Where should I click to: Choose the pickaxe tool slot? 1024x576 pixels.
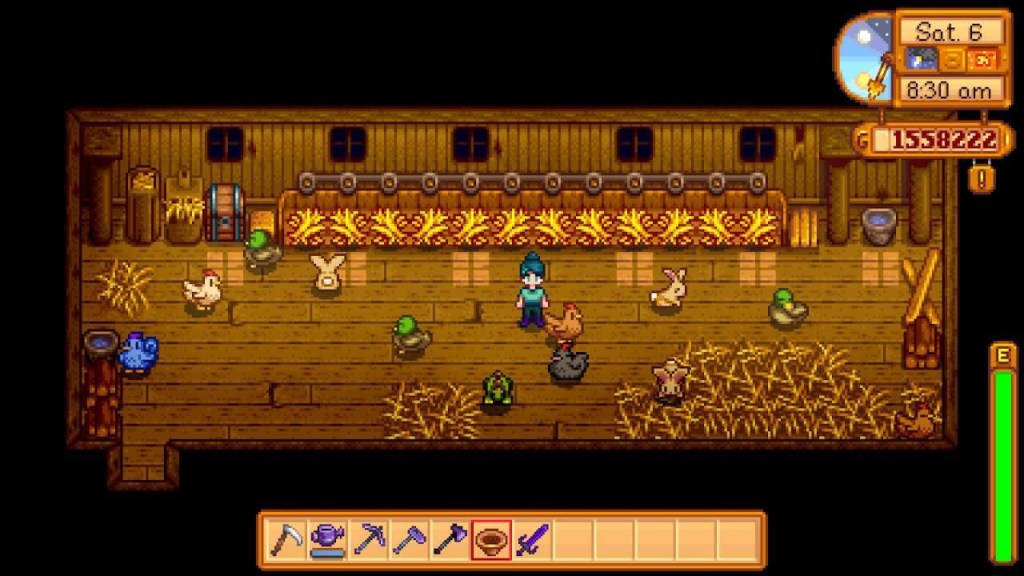[x=369, y=541]
